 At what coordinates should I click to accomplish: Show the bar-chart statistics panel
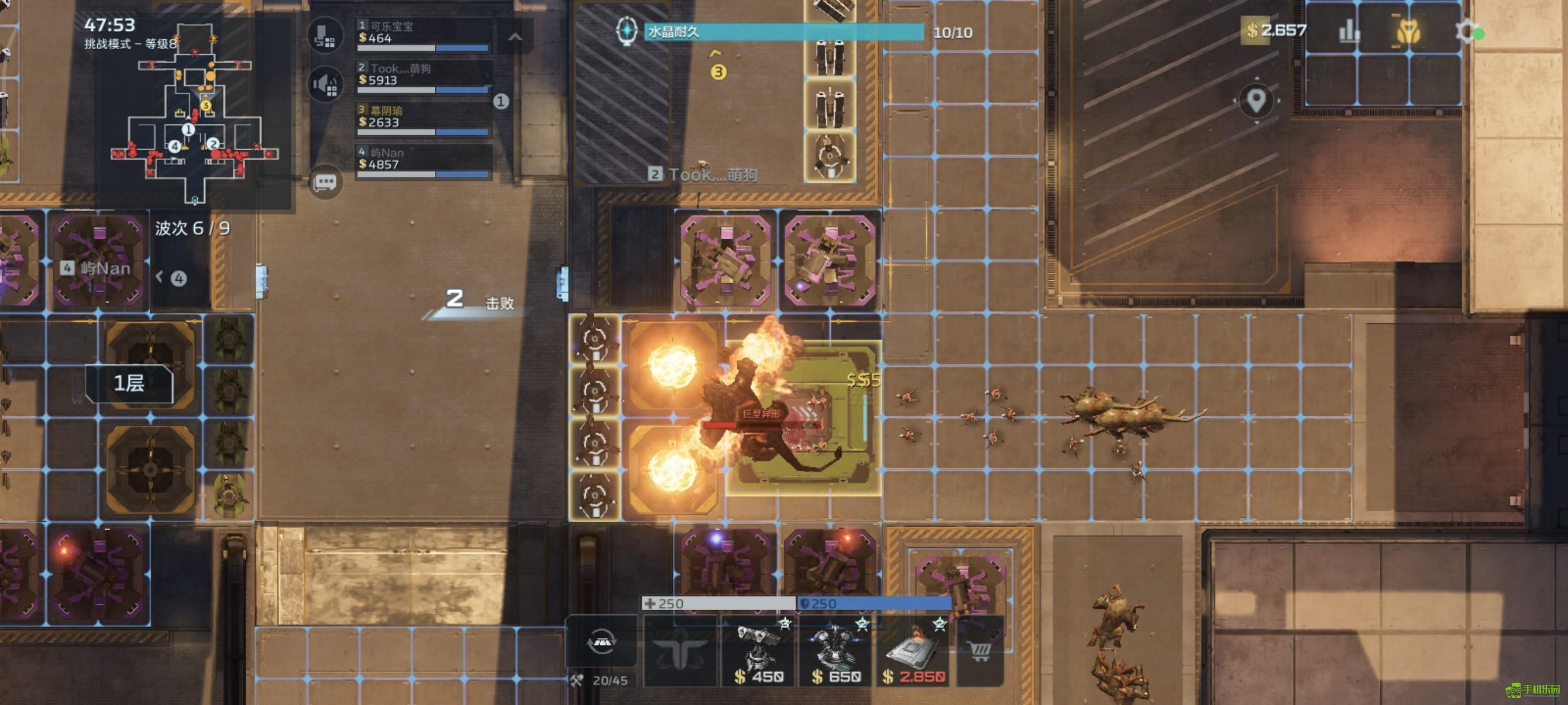[x=1349, y=31]
